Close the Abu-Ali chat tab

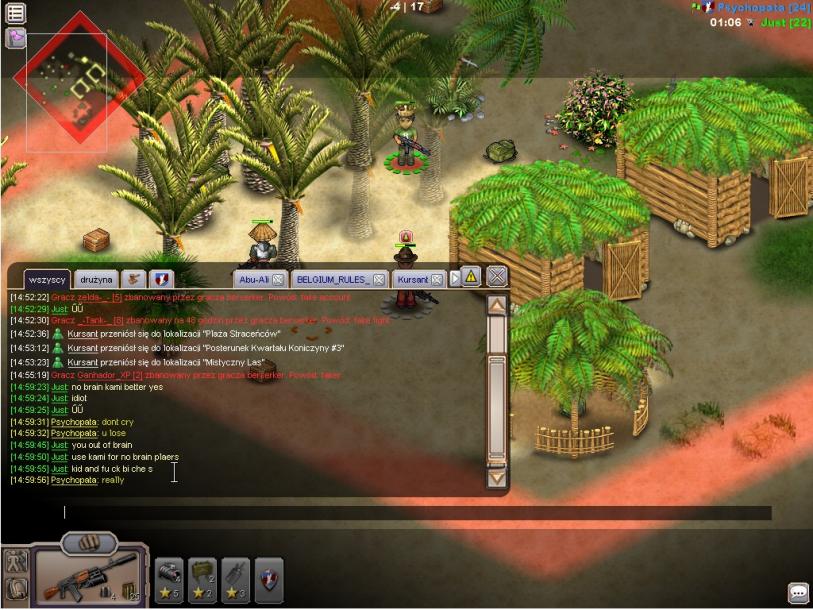coord(278,280)
